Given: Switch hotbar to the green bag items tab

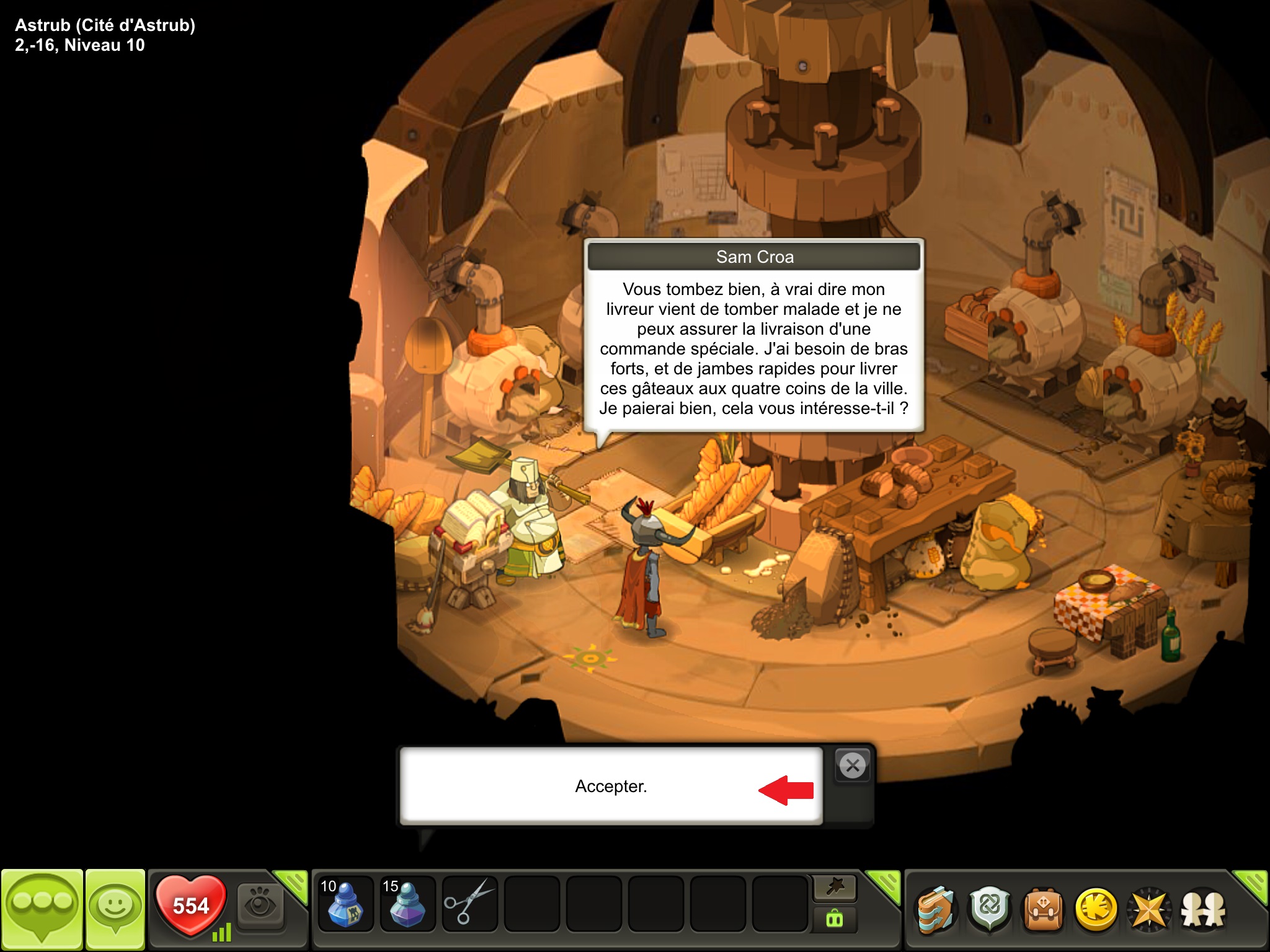Looking at the screenshot, I should click(x=835, y=920).
